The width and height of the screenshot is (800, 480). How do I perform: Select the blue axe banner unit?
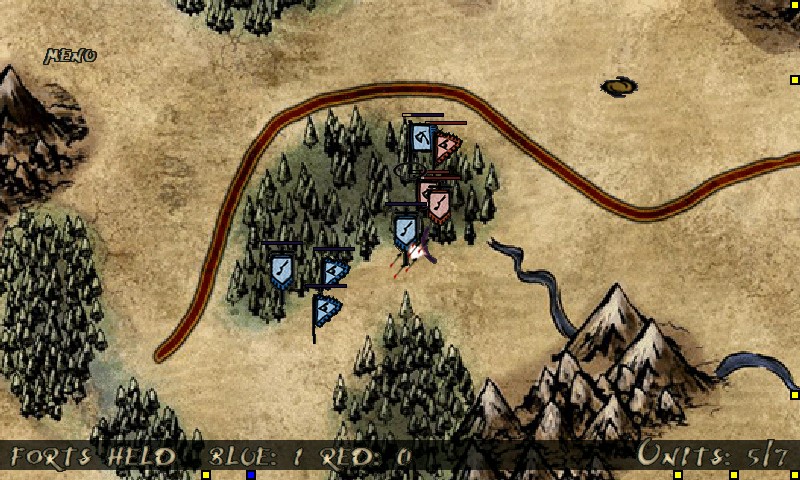(x=421, y=137)
